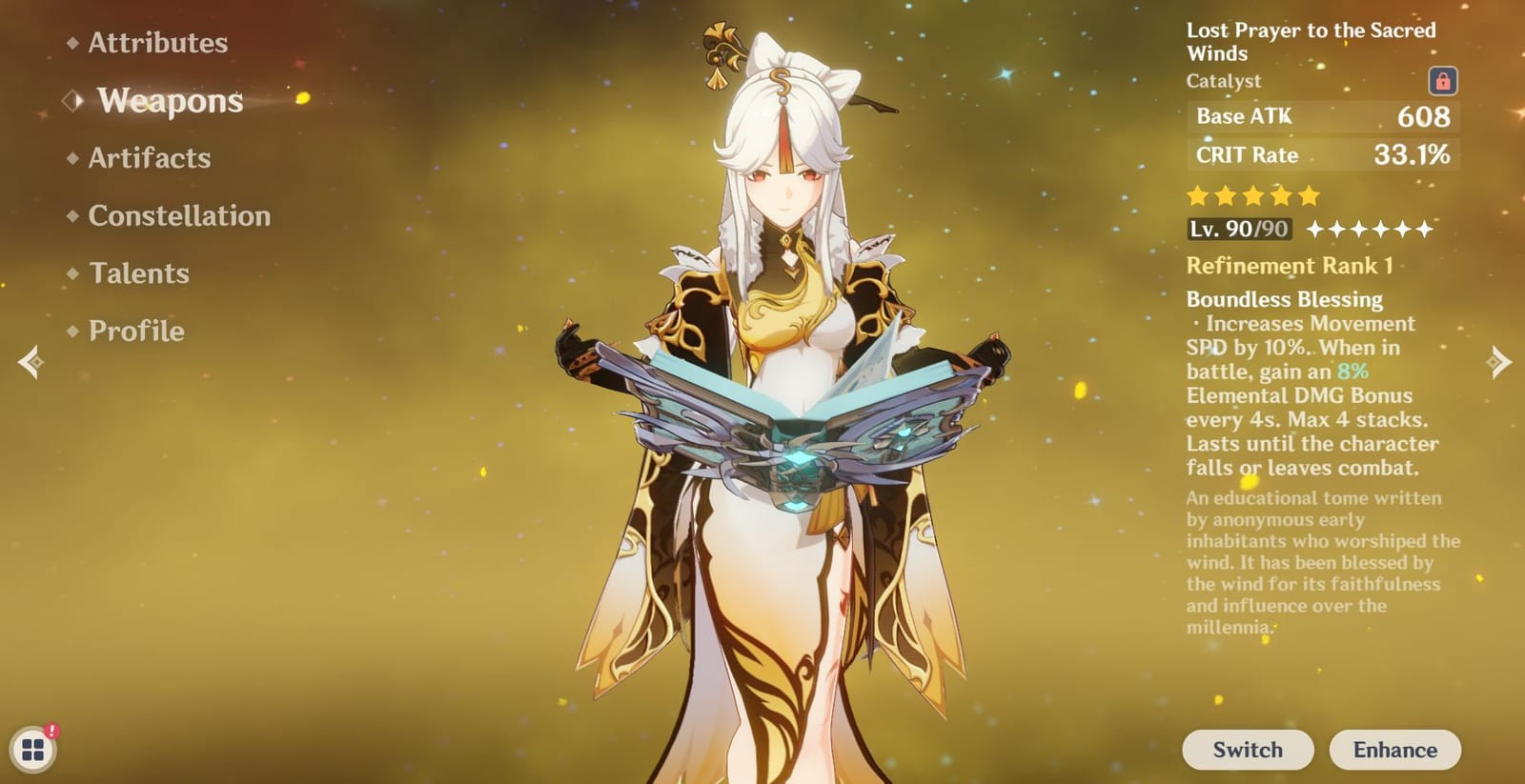Click the five-star rarity stars
Screen dimensions: 1525x784
[1252, 196]
